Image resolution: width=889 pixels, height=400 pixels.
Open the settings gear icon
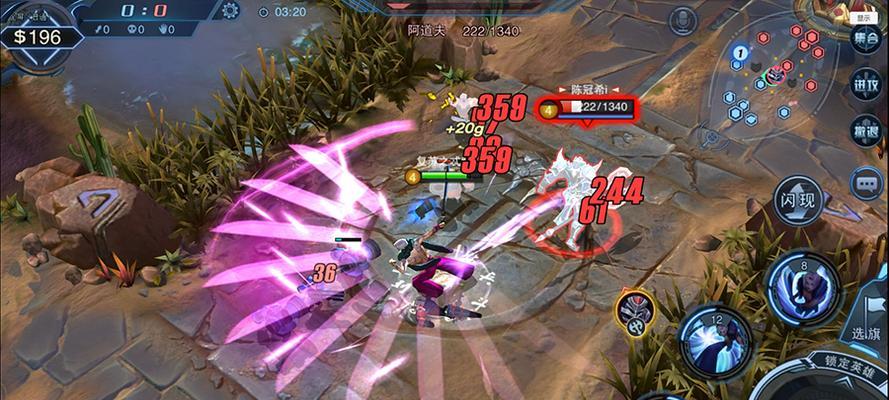pyautogui.click(x=231, y=11)
